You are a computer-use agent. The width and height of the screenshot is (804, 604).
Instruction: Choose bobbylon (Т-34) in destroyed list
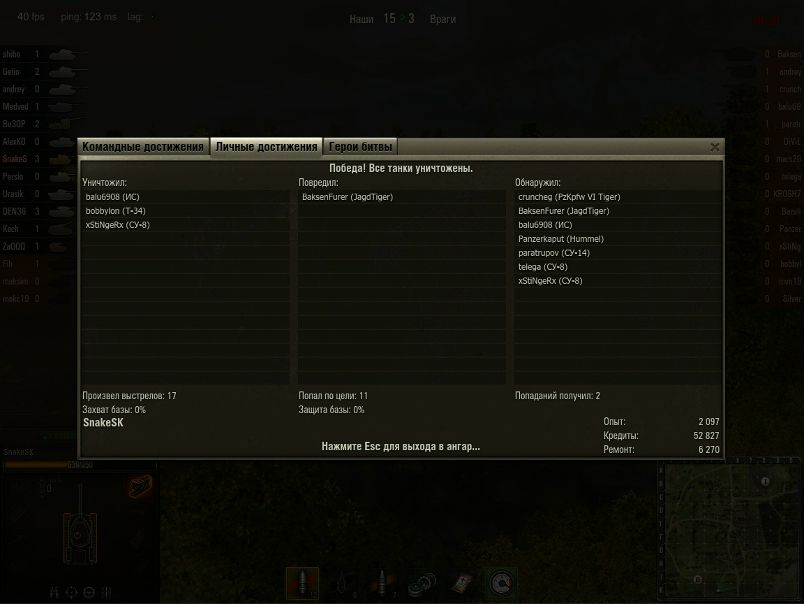pyautogui.click(x=118, y=212)
